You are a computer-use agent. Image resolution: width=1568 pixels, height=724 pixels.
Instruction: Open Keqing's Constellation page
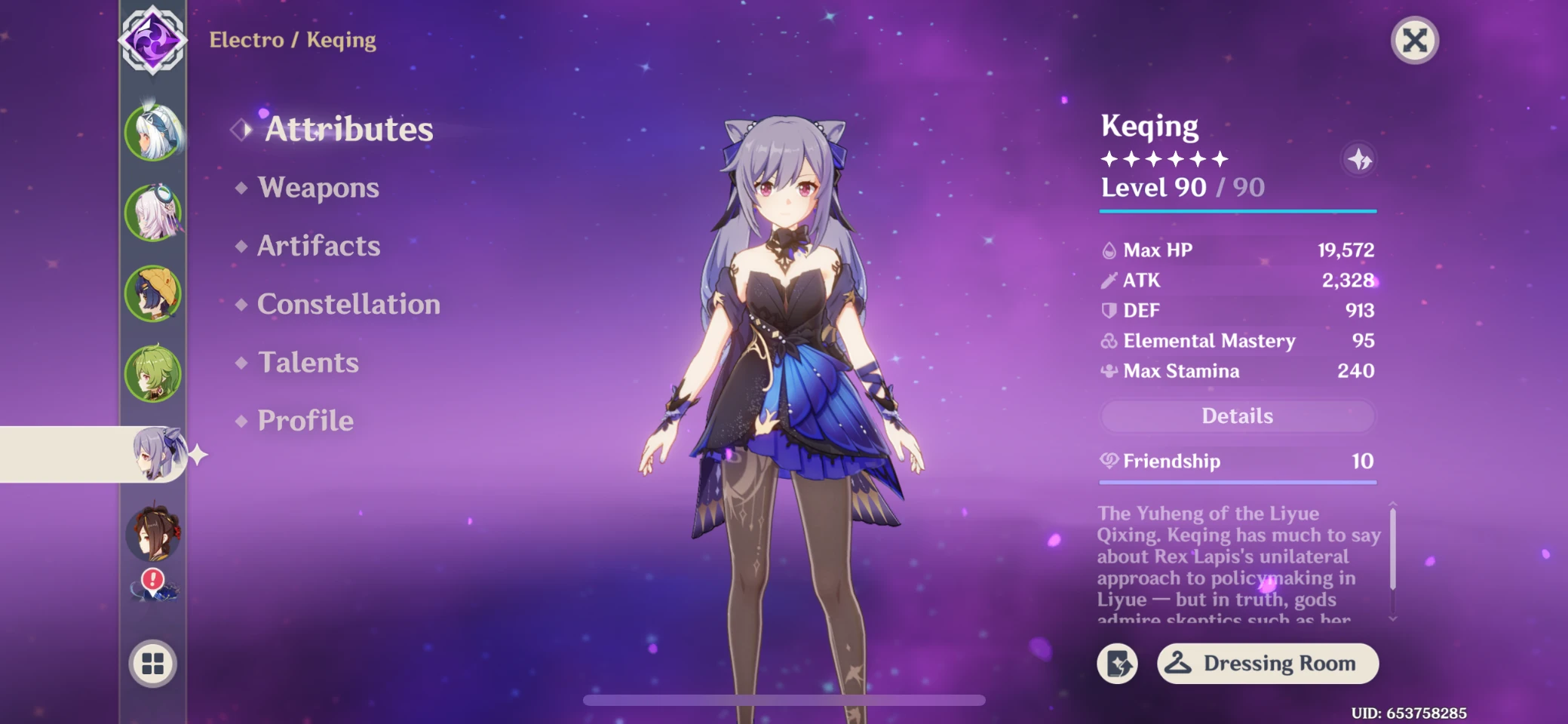pos(348,305)
